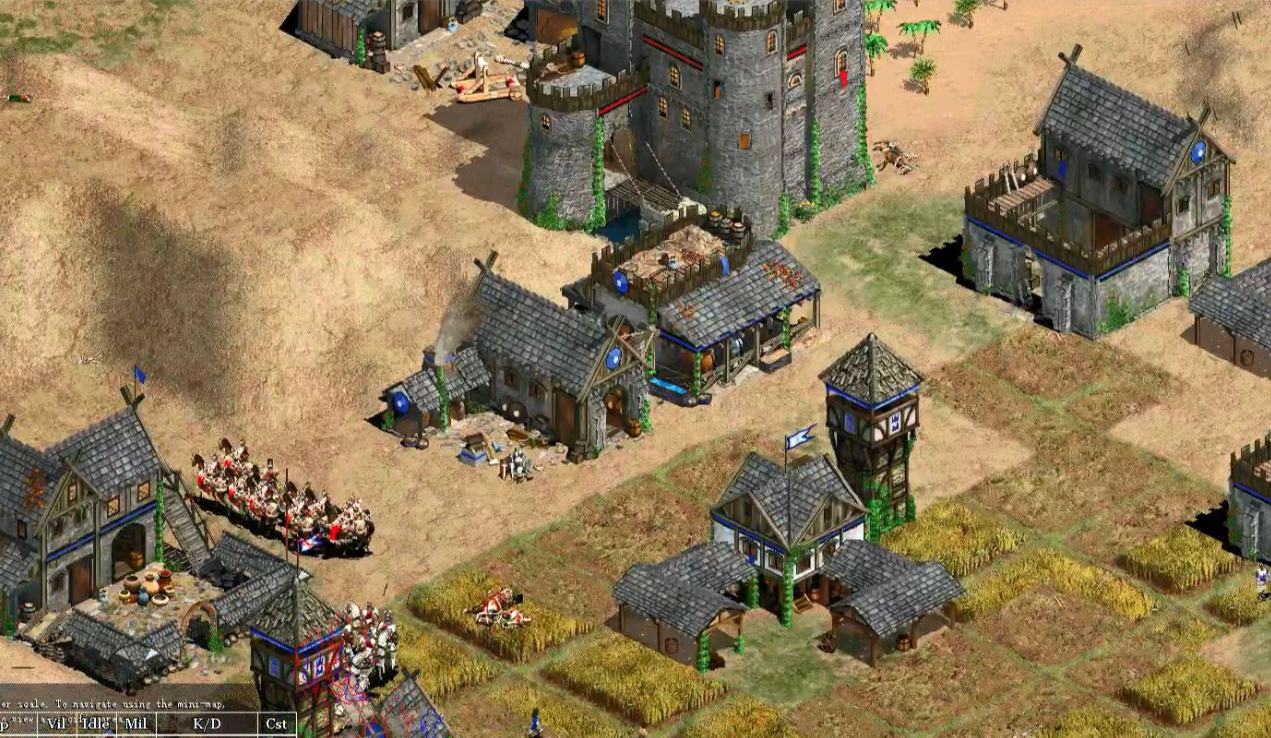Click the K/D column header
The width and height of the screenshot is (1271, 738).
pyautogui.click(x=207, y=723)
